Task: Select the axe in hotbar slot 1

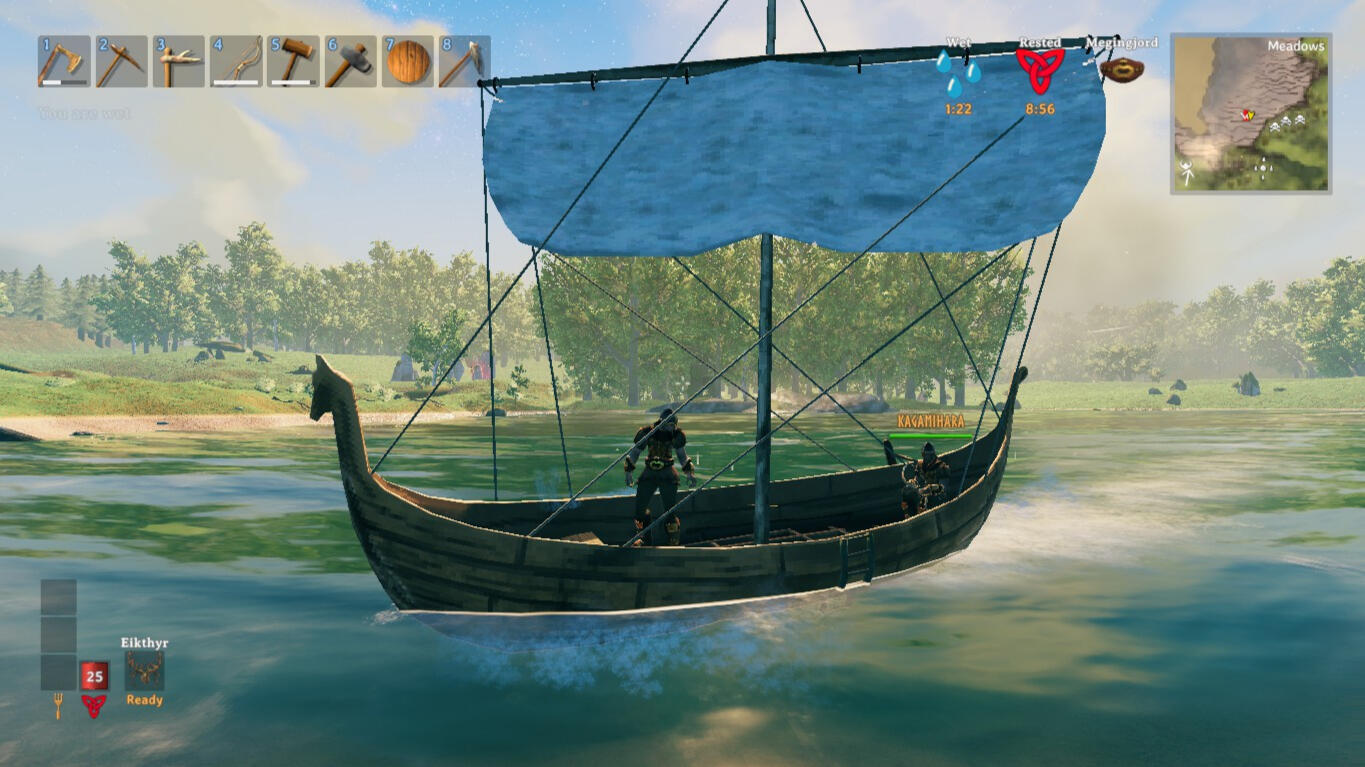Action: pos(64,62)
